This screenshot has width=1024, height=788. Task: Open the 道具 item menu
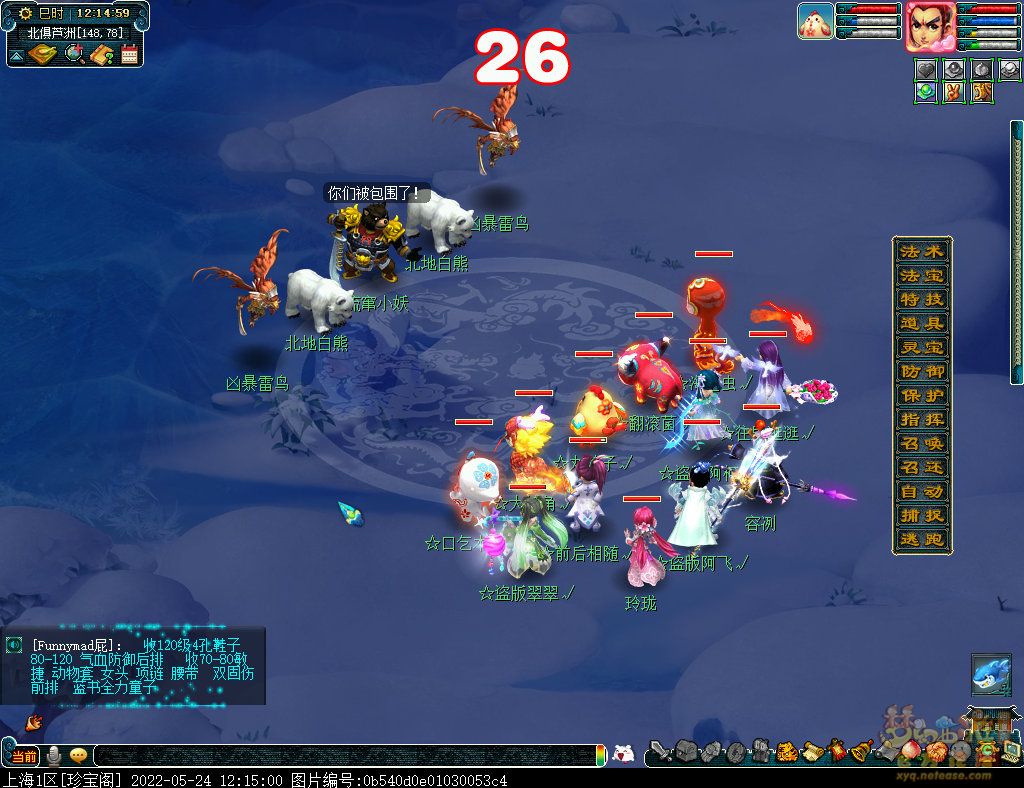click(921, 323)
